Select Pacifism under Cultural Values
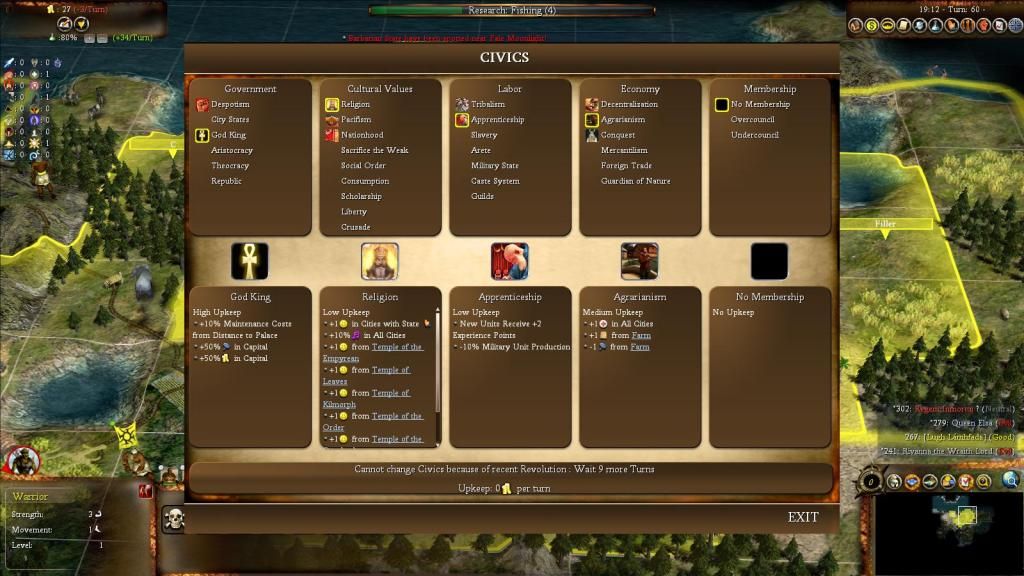The image size is (1024, 576). (x=356, y=119)
